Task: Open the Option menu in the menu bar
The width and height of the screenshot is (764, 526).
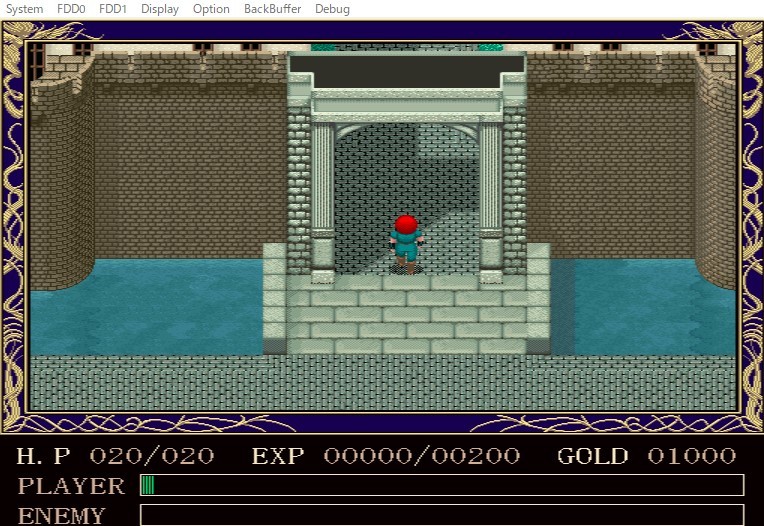Action: [211, 9]
